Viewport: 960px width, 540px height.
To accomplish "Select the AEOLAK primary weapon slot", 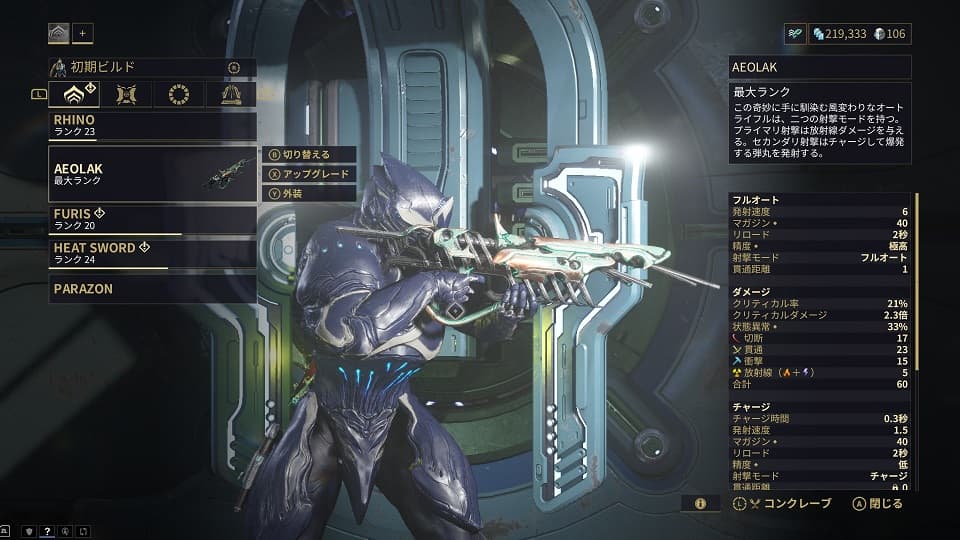I will click(x=152, y=174).
